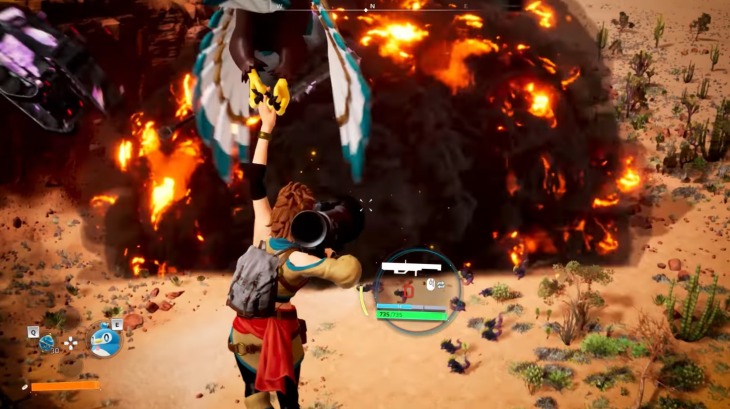Select the blue penguin Pal portrait
Viewport: 730px width, 409px height.
pyautogui.click(x=104, y=341)
